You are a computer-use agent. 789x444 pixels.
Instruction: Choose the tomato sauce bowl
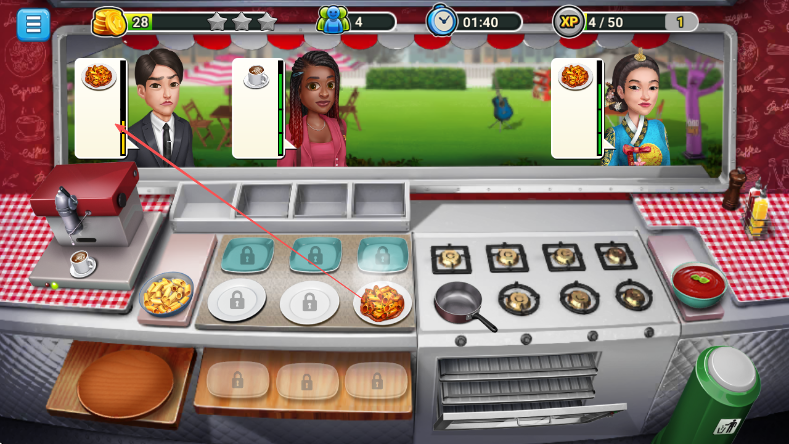(698, 283)
